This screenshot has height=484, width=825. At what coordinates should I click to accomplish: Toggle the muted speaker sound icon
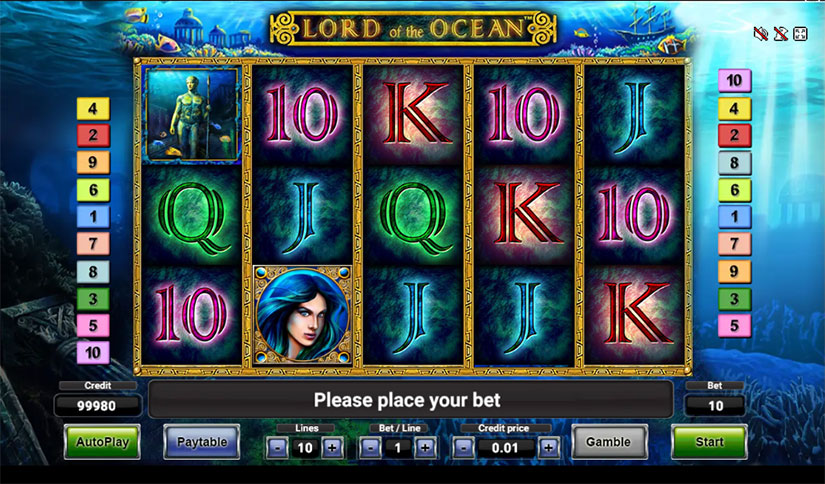click(x=760, y=34)
